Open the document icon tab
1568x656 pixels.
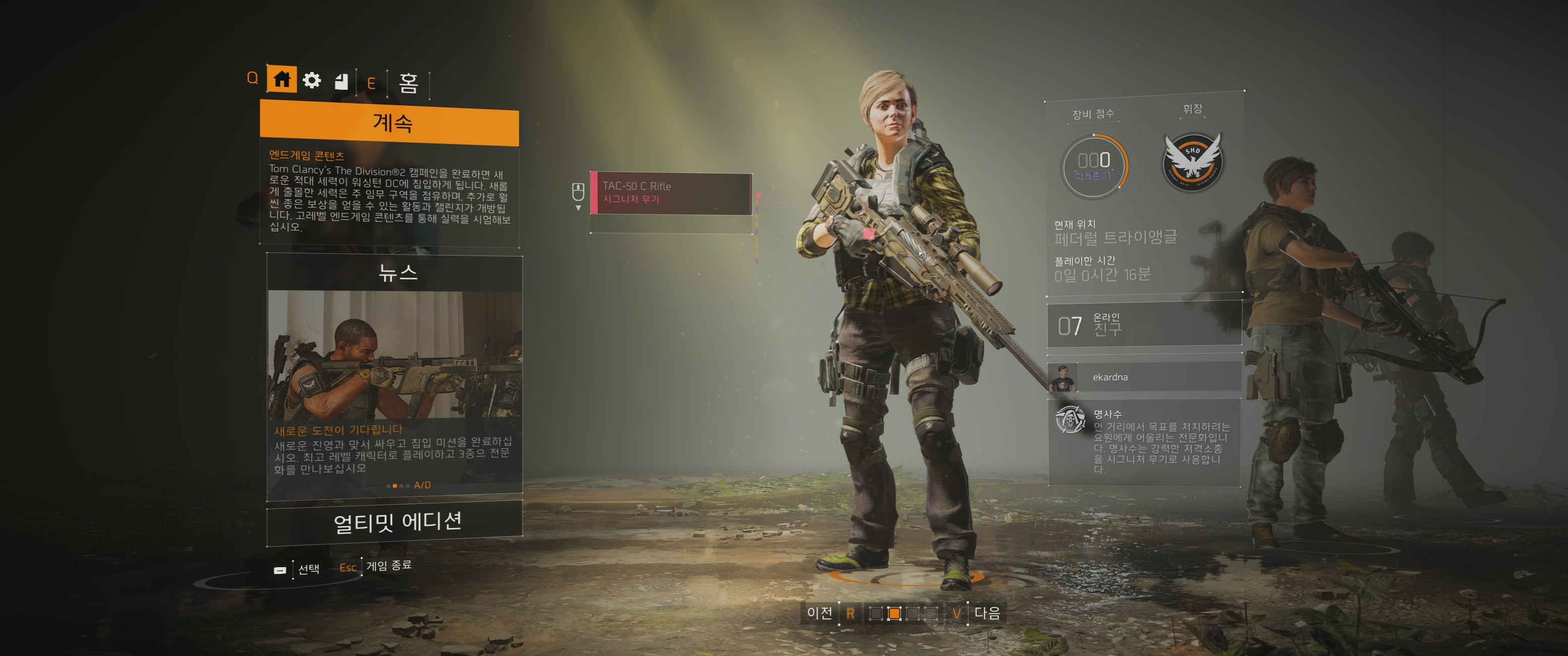342,81
